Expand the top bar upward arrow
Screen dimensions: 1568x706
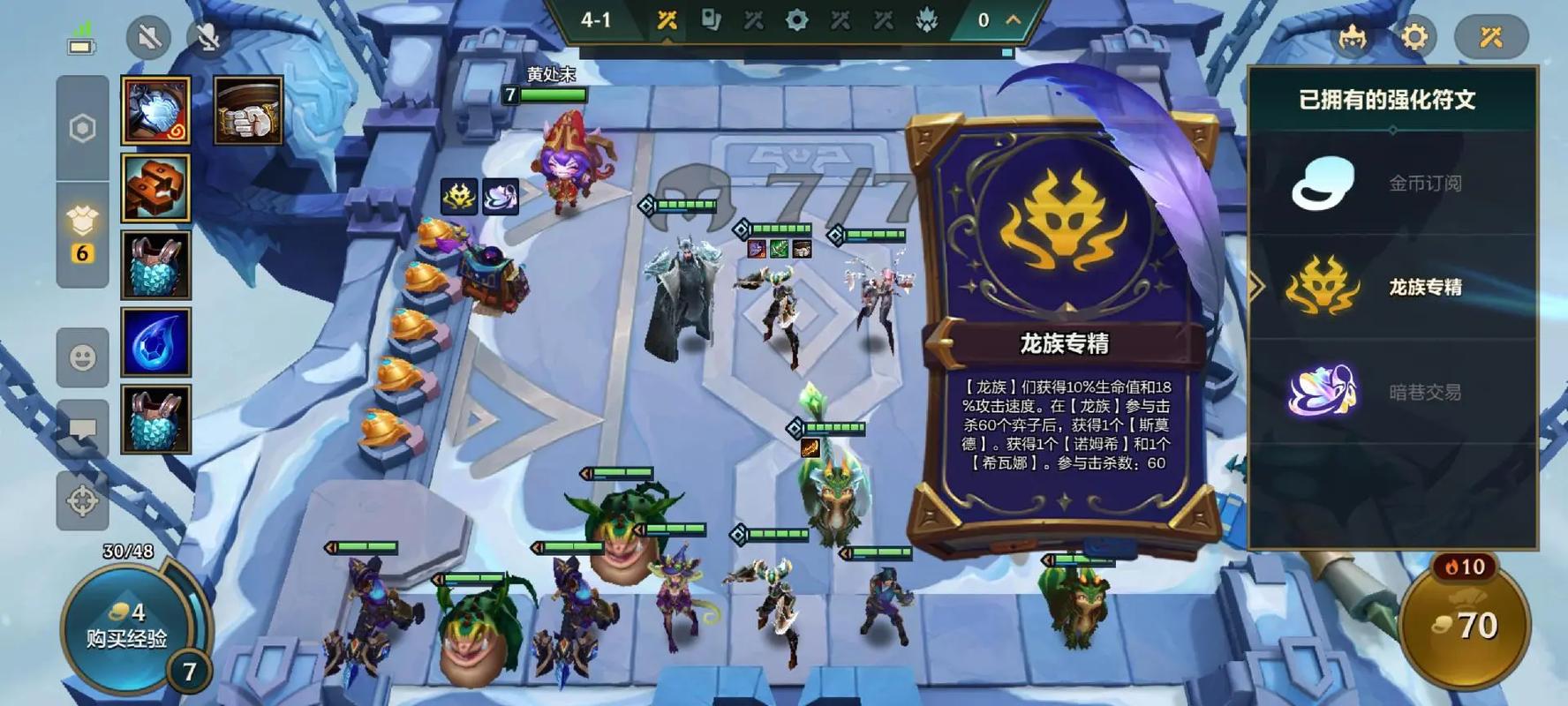pyautogui.click(x=1014, y=19)
